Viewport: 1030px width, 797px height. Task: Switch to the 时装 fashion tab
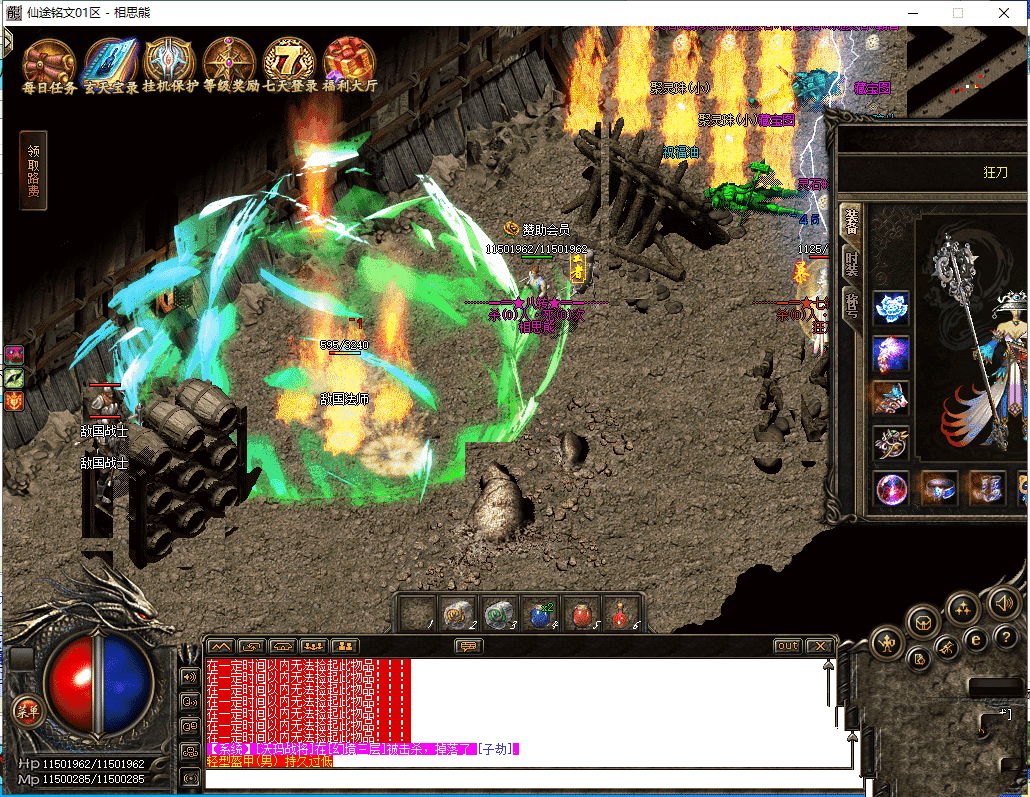click(x=851, y=264)
